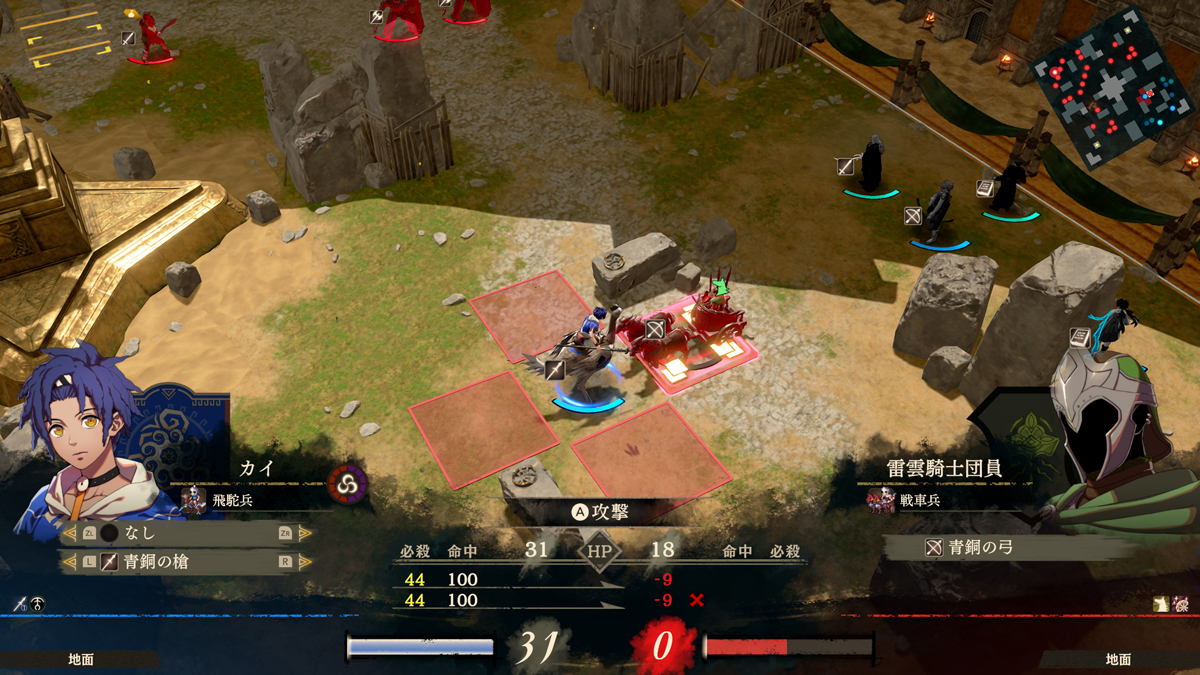
Task: Click the left arrow beside なし
Action: click(69, 534)
